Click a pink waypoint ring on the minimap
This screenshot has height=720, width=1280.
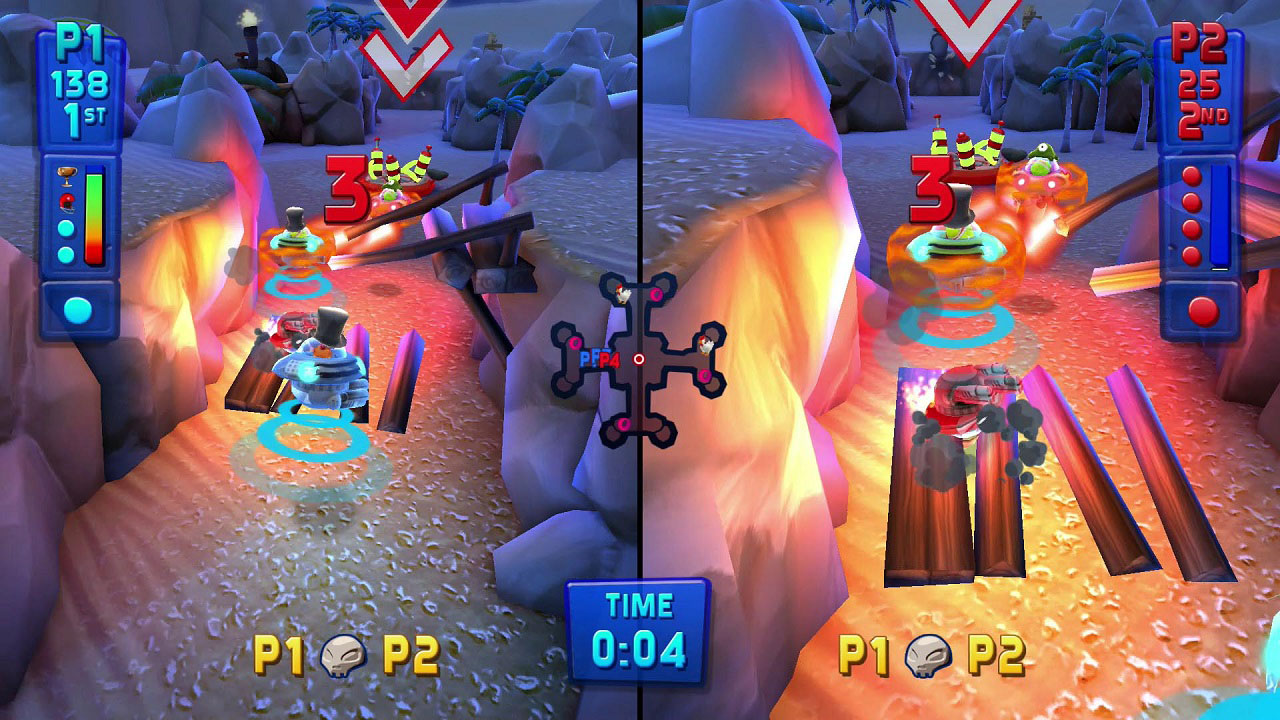[655, 295]
